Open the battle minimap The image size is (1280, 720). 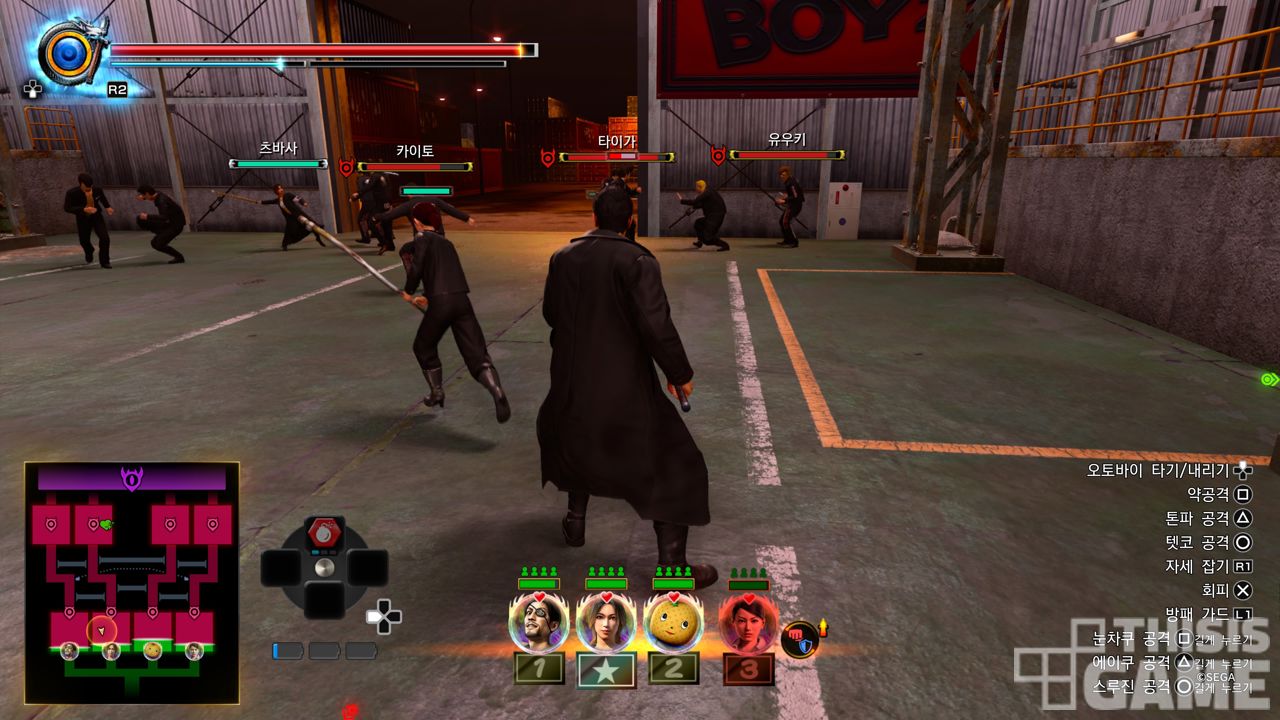[131, 582]
